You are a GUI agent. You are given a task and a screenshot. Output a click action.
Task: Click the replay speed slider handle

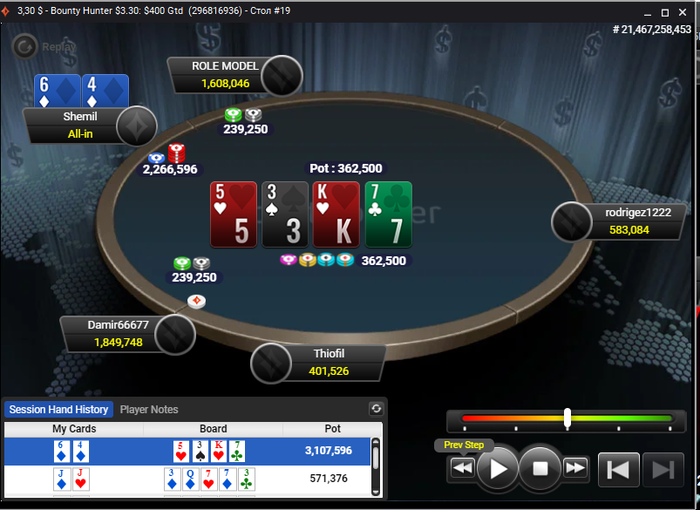coord(567,418)
